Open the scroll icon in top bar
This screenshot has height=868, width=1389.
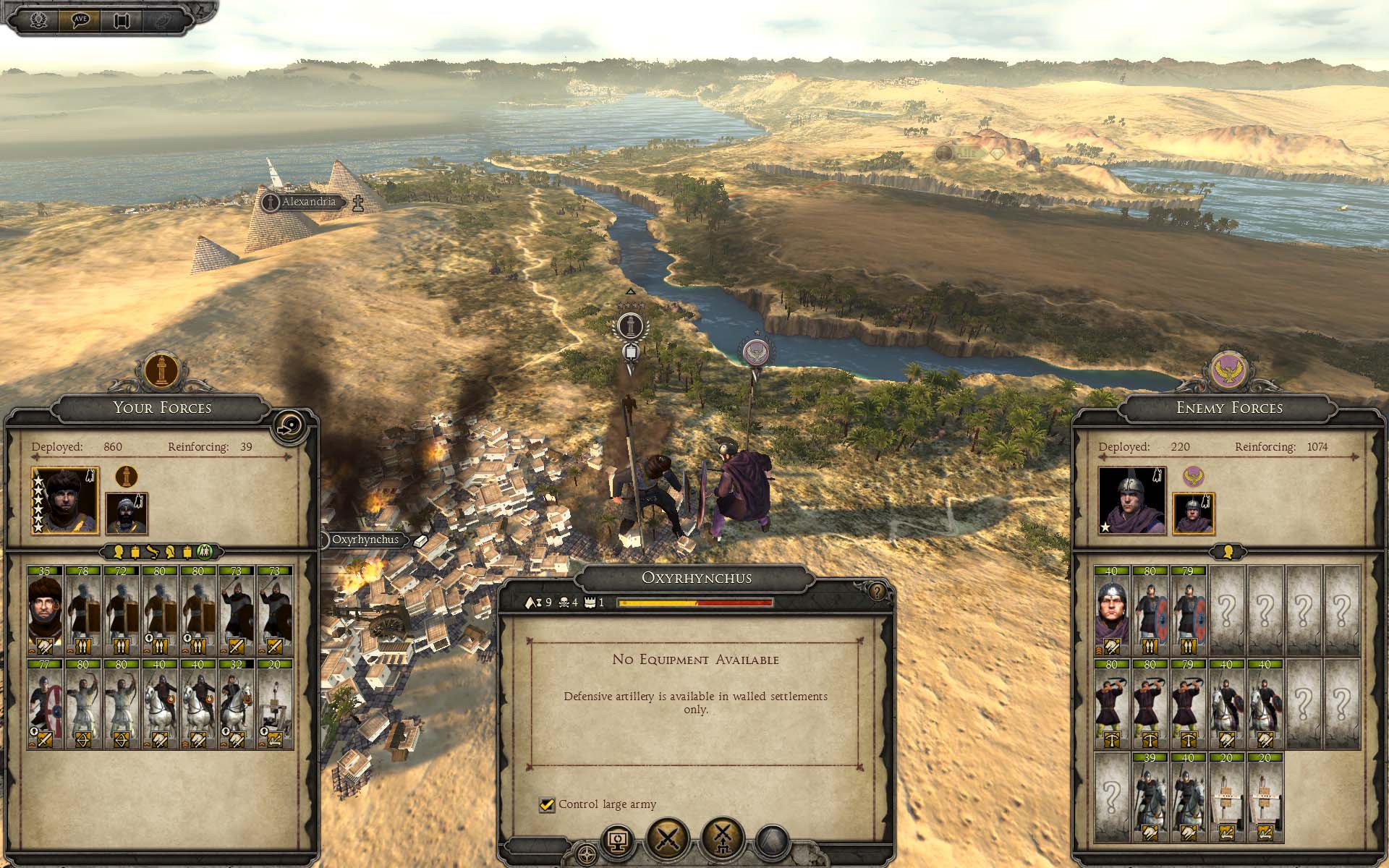click(x=121, y=20)
